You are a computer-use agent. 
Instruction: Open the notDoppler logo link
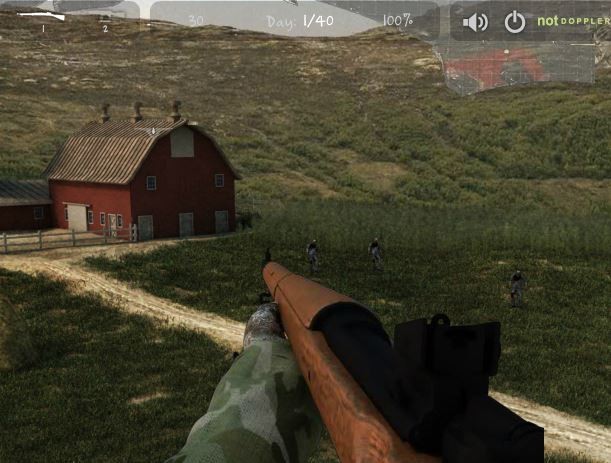[572, 21]
